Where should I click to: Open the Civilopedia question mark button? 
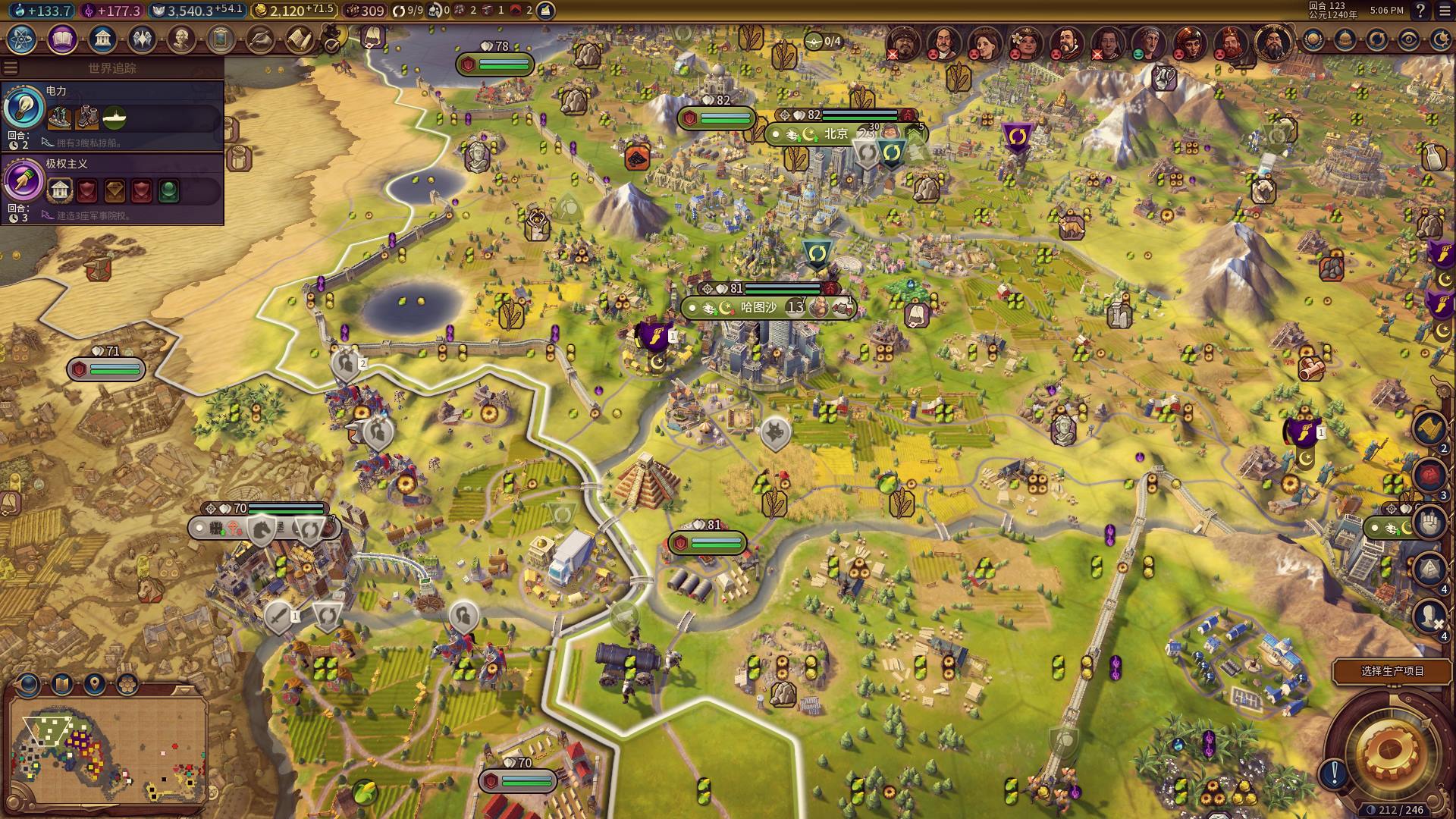click(x=1420, y=11)
